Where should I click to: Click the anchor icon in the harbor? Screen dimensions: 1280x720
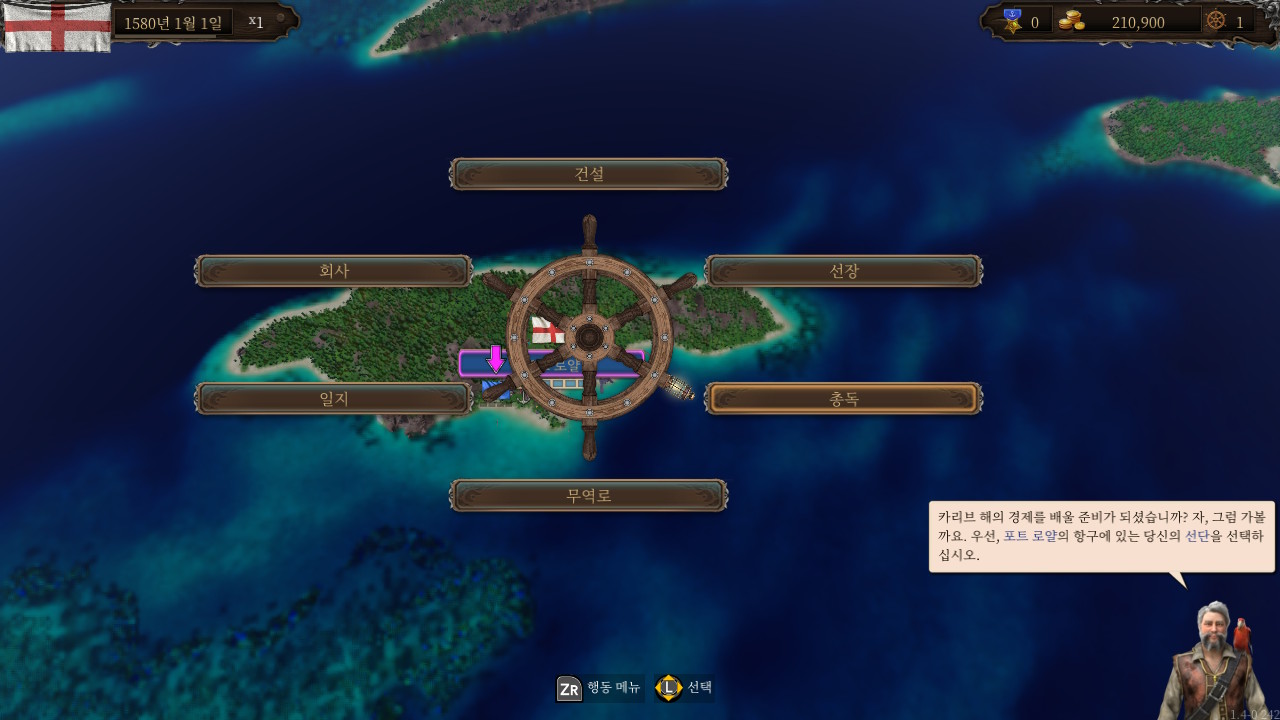522,396
